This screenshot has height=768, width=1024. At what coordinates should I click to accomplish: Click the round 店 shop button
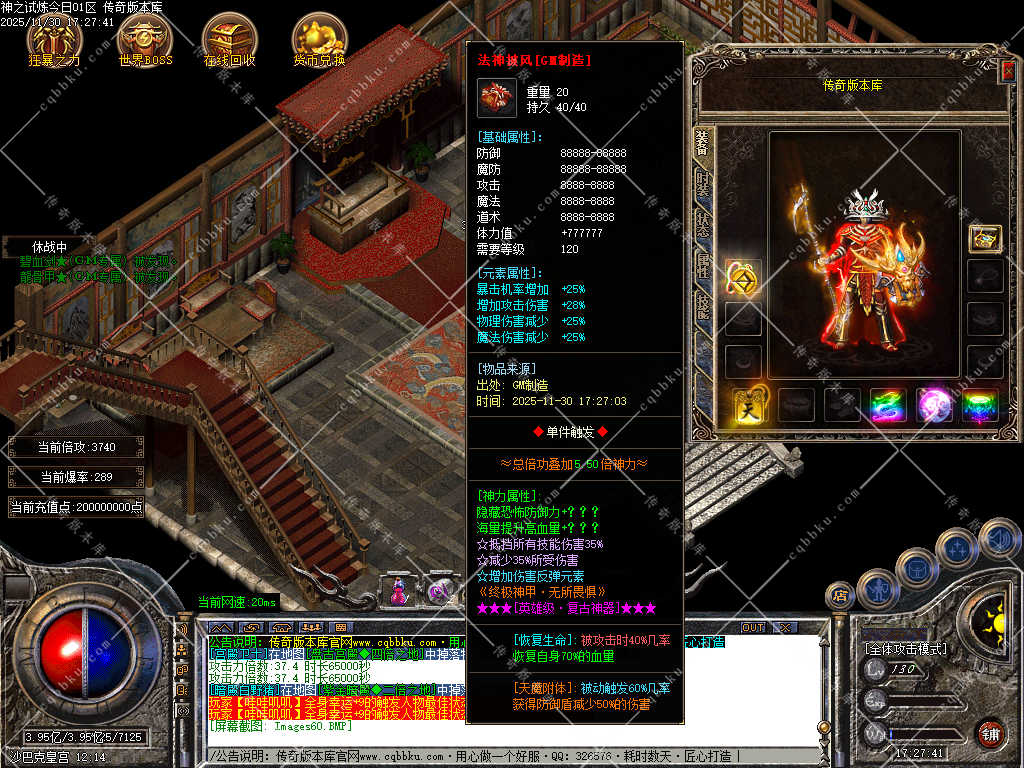[x=839, y=596]
